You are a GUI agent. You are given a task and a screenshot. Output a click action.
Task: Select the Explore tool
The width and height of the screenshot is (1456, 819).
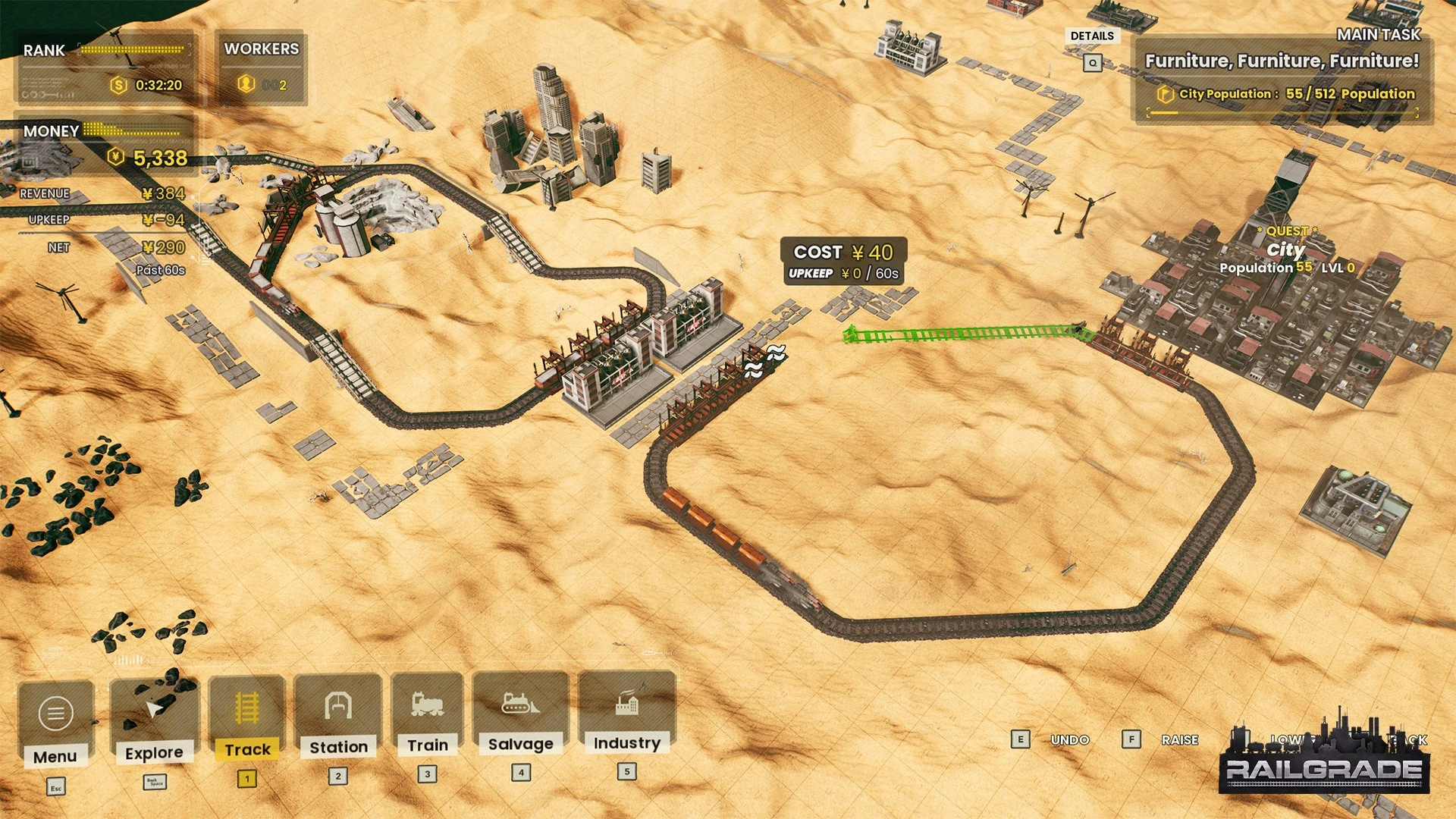pos(154,720)
